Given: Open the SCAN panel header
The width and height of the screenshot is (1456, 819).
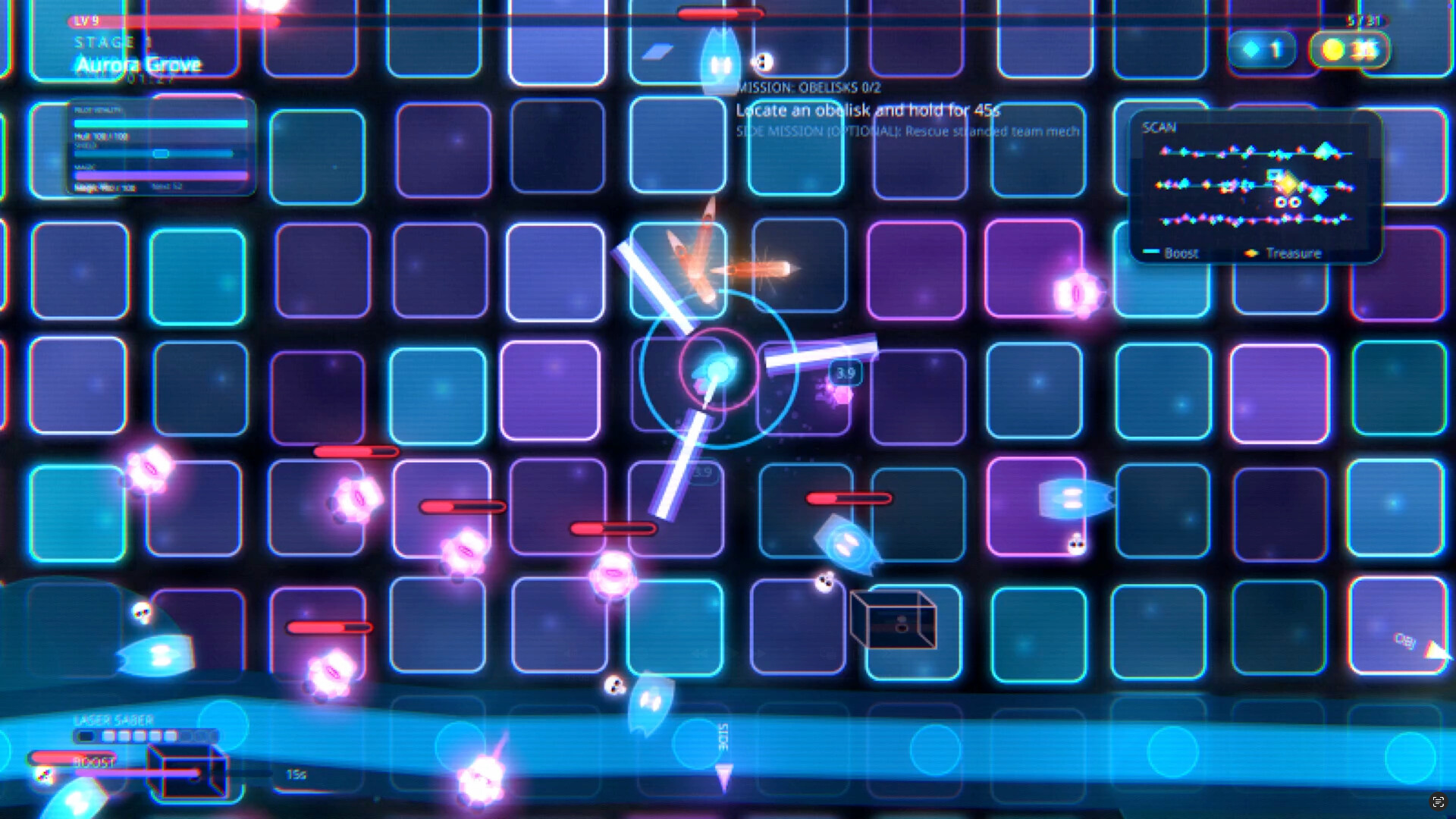Looking at the screenshot, I should (1157, 127).
